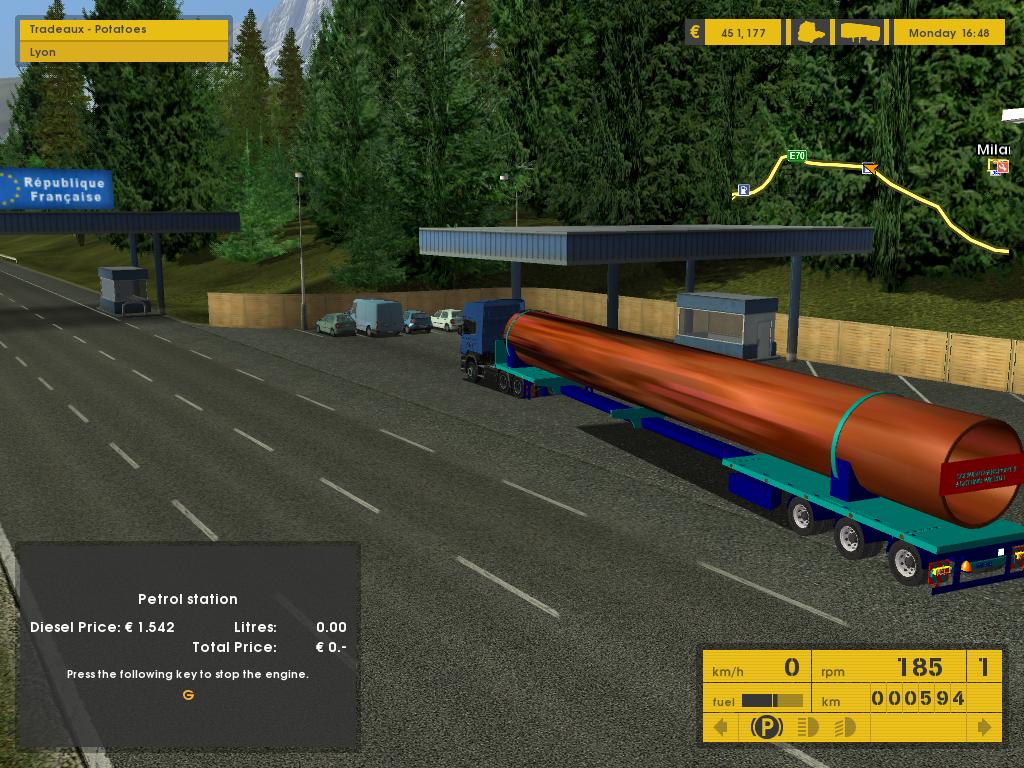Click the fuel station marker on the route map
The height and width of the screenshot is (768, 1024).
click(x=743, y=190)
